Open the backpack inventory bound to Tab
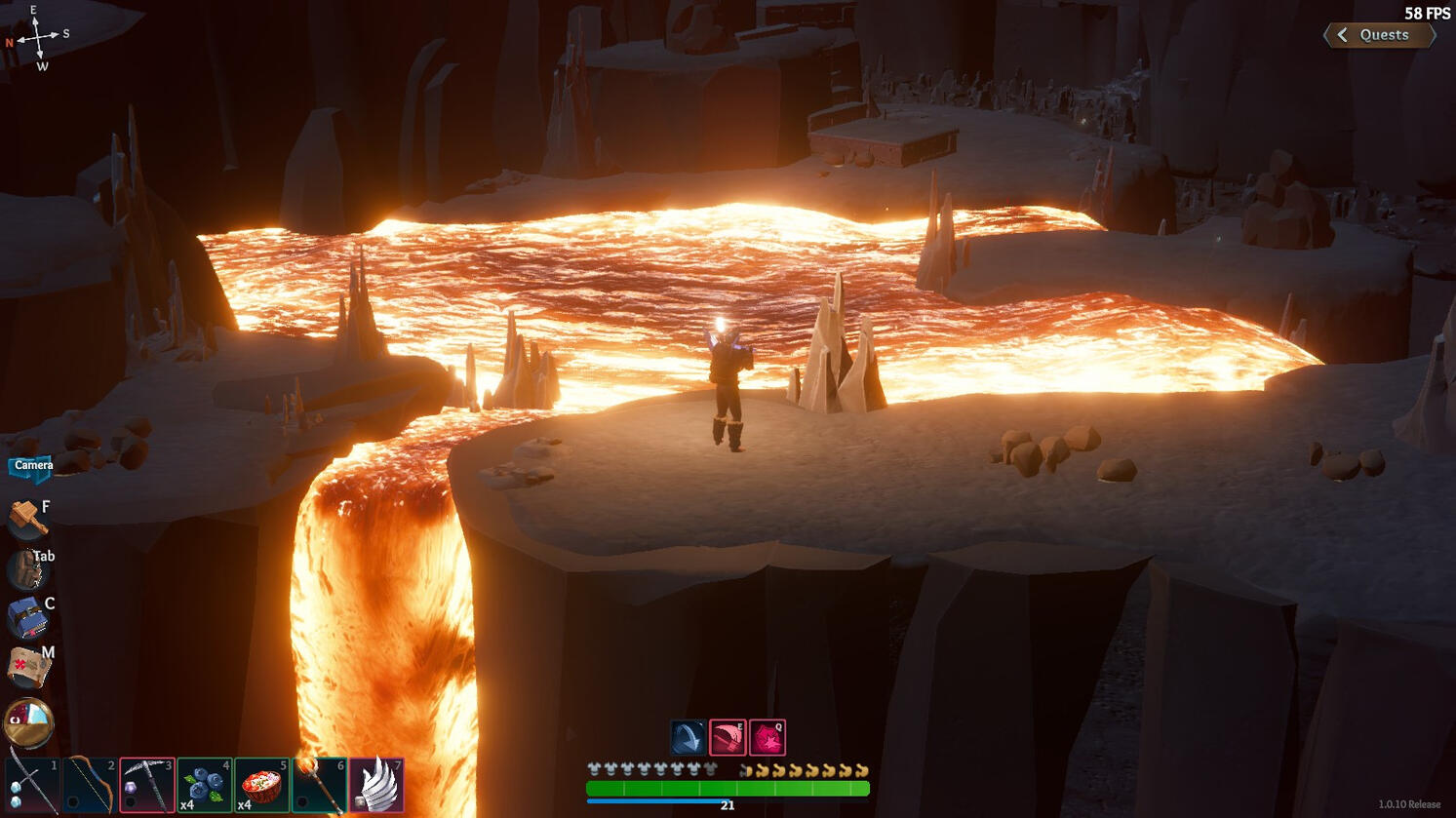 [x=24, y=569]
